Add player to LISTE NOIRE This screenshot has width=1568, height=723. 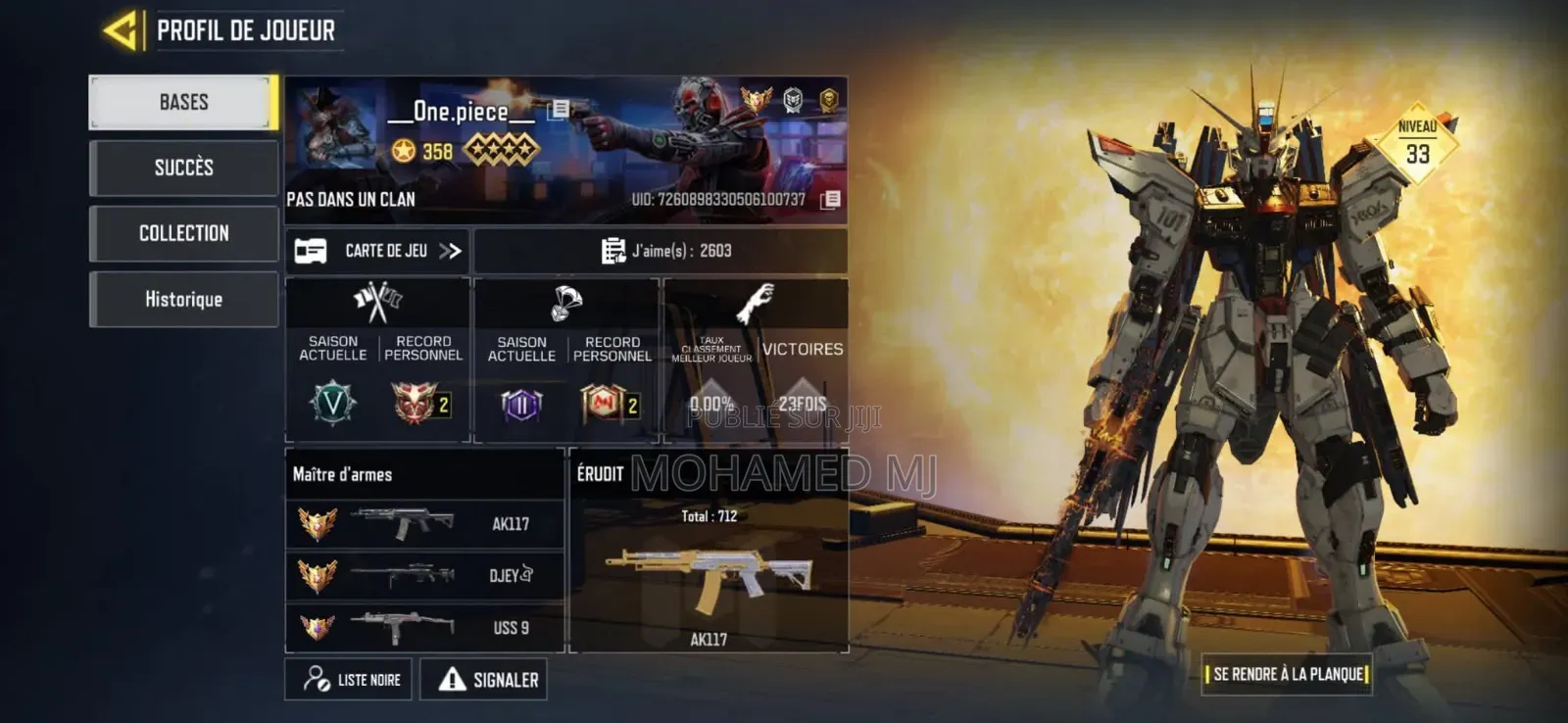pos(349,679)
